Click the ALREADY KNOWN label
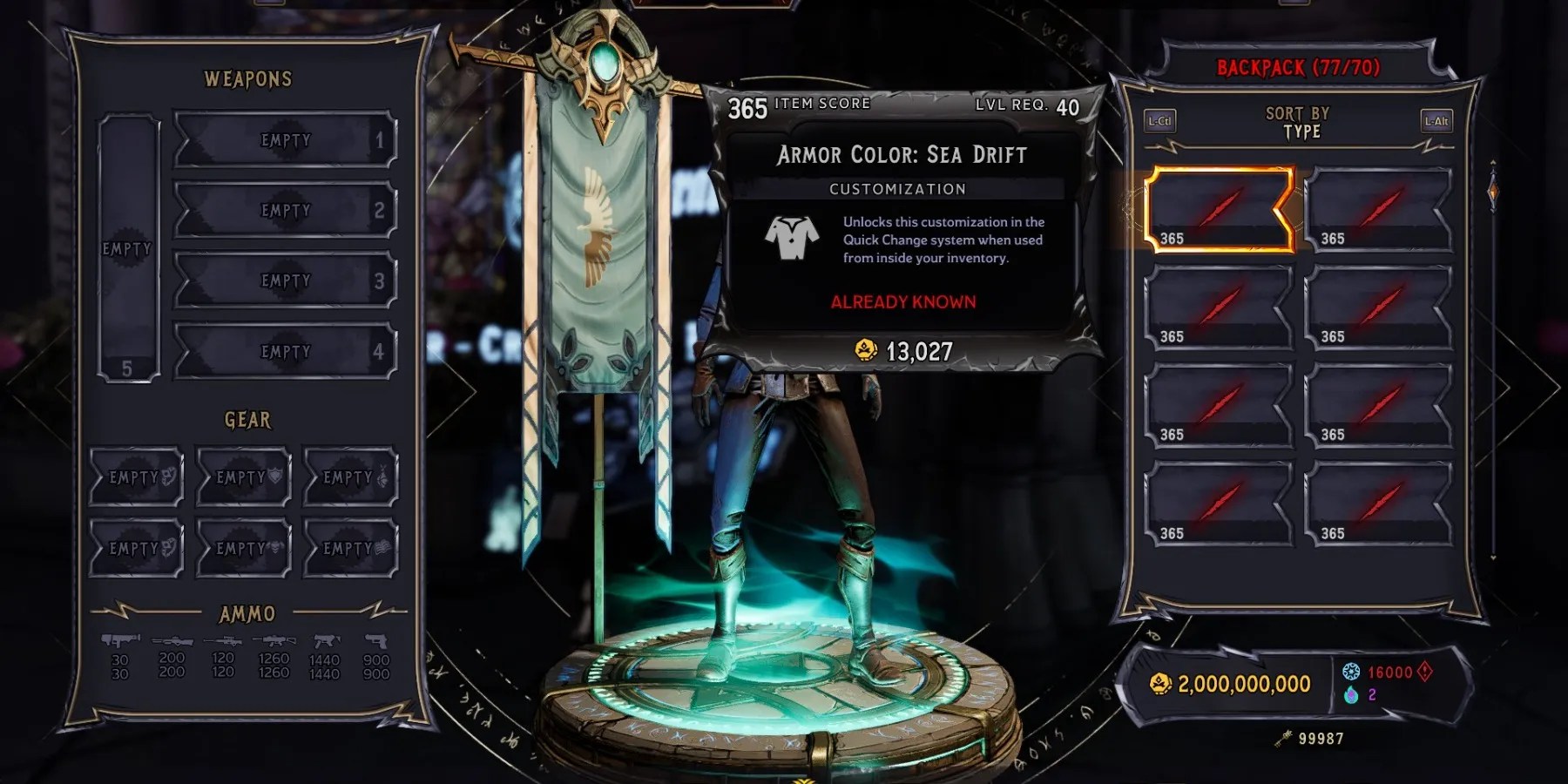 (x=902, y=302)
